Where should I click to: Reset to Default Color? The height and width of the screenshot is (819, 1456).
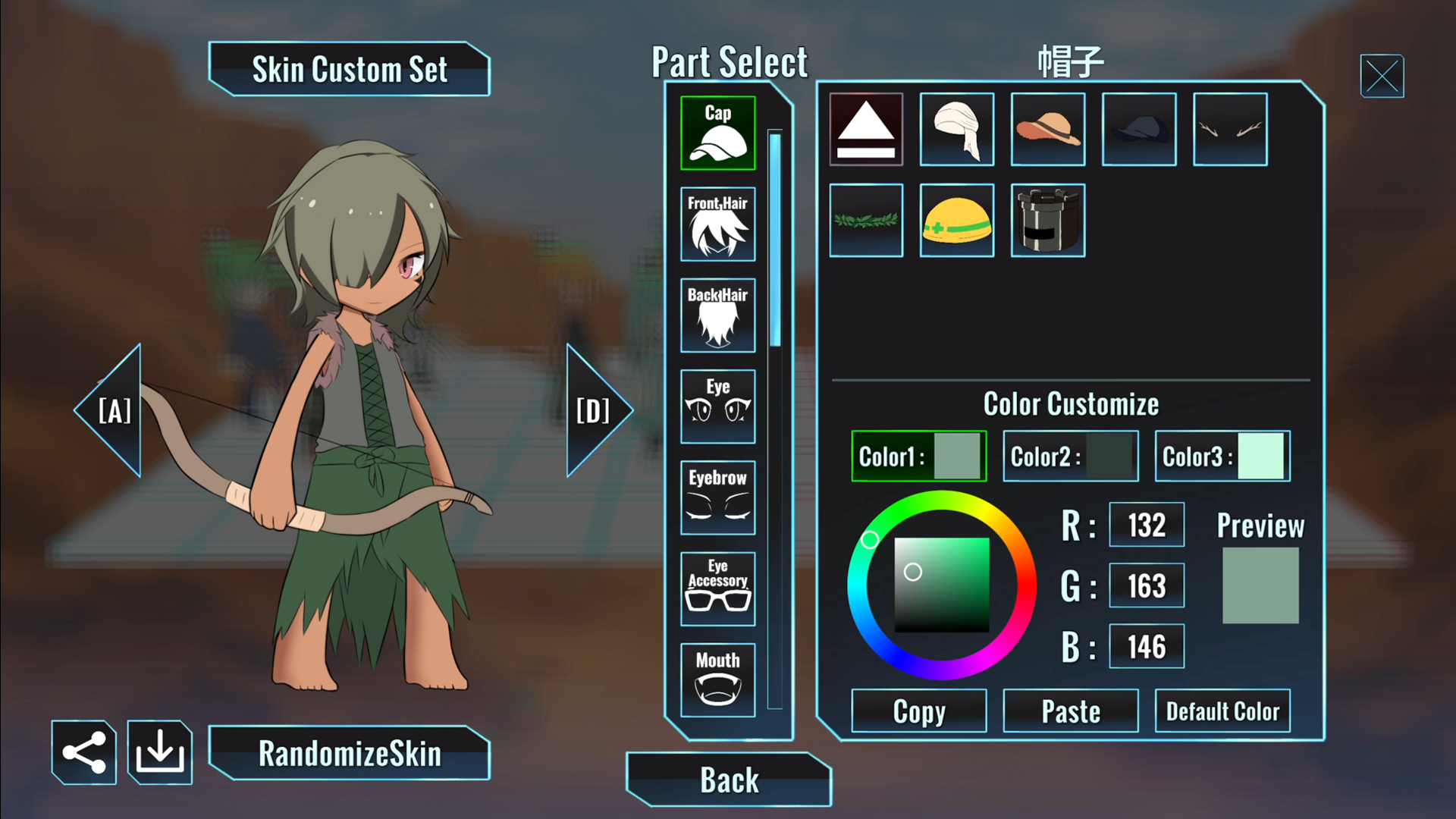pos(1222,711)
